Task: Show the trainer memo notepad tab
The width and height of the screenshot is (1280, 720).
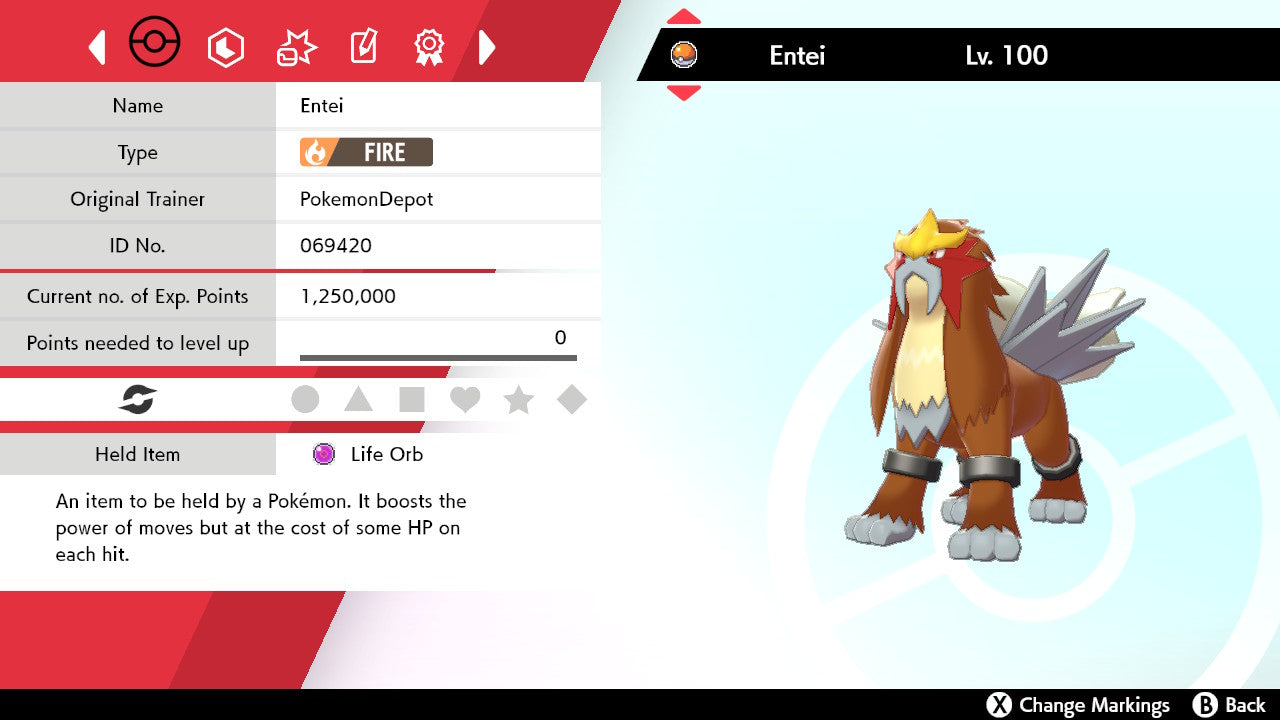Action: [x=363, y=47]
